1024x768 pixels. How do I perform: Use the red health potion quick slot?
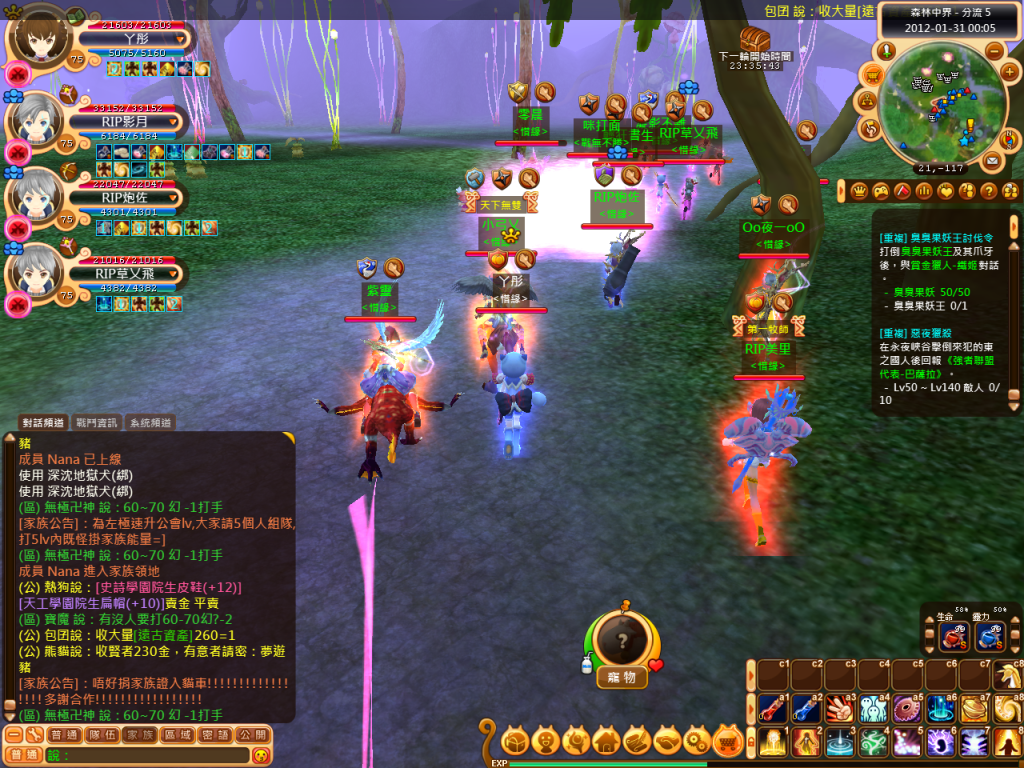tap(952, 637)
